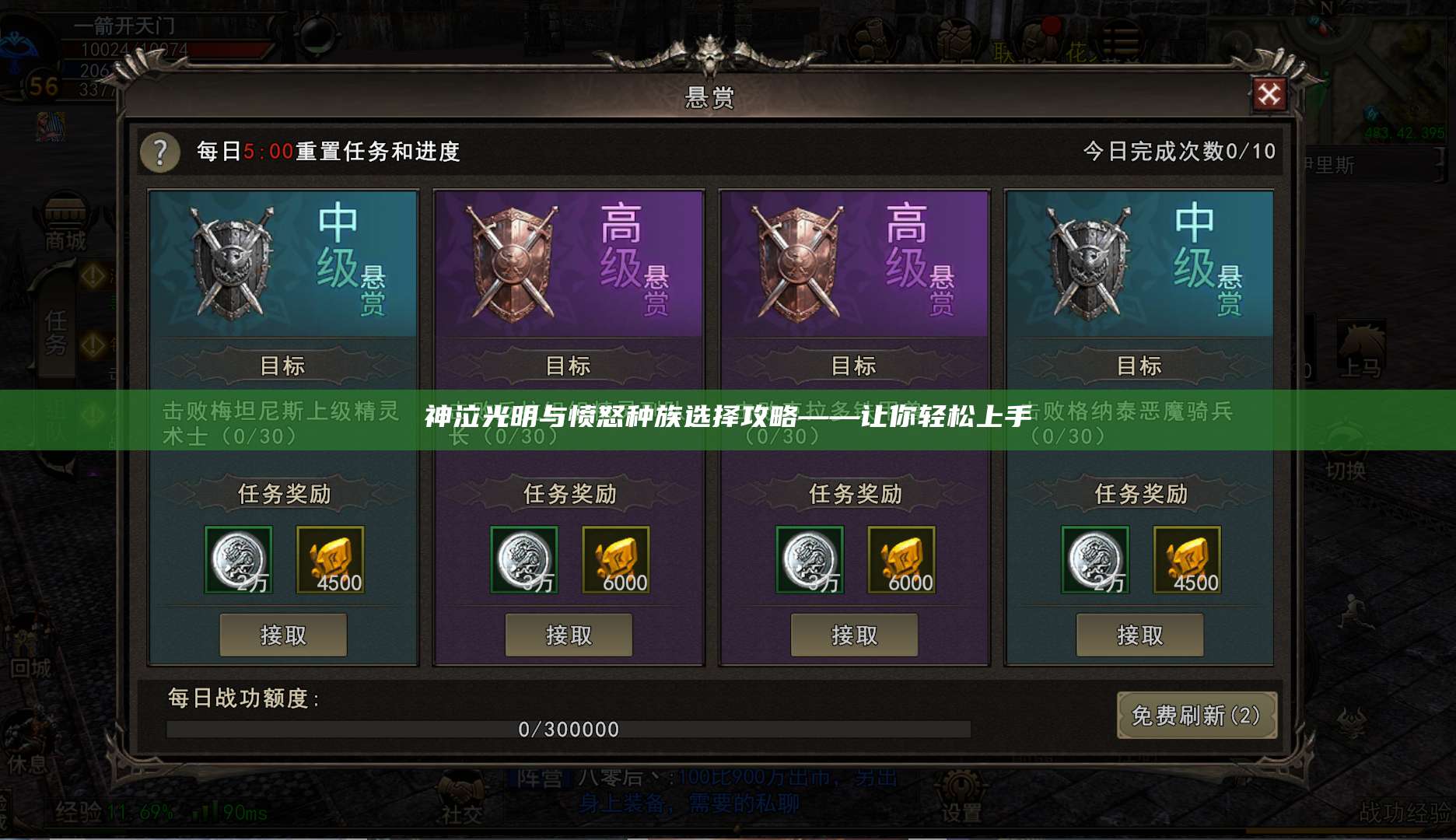Accept the first 中级悬赏 via 接取 button
This screenshot has width=1456, height=840.
285,635
